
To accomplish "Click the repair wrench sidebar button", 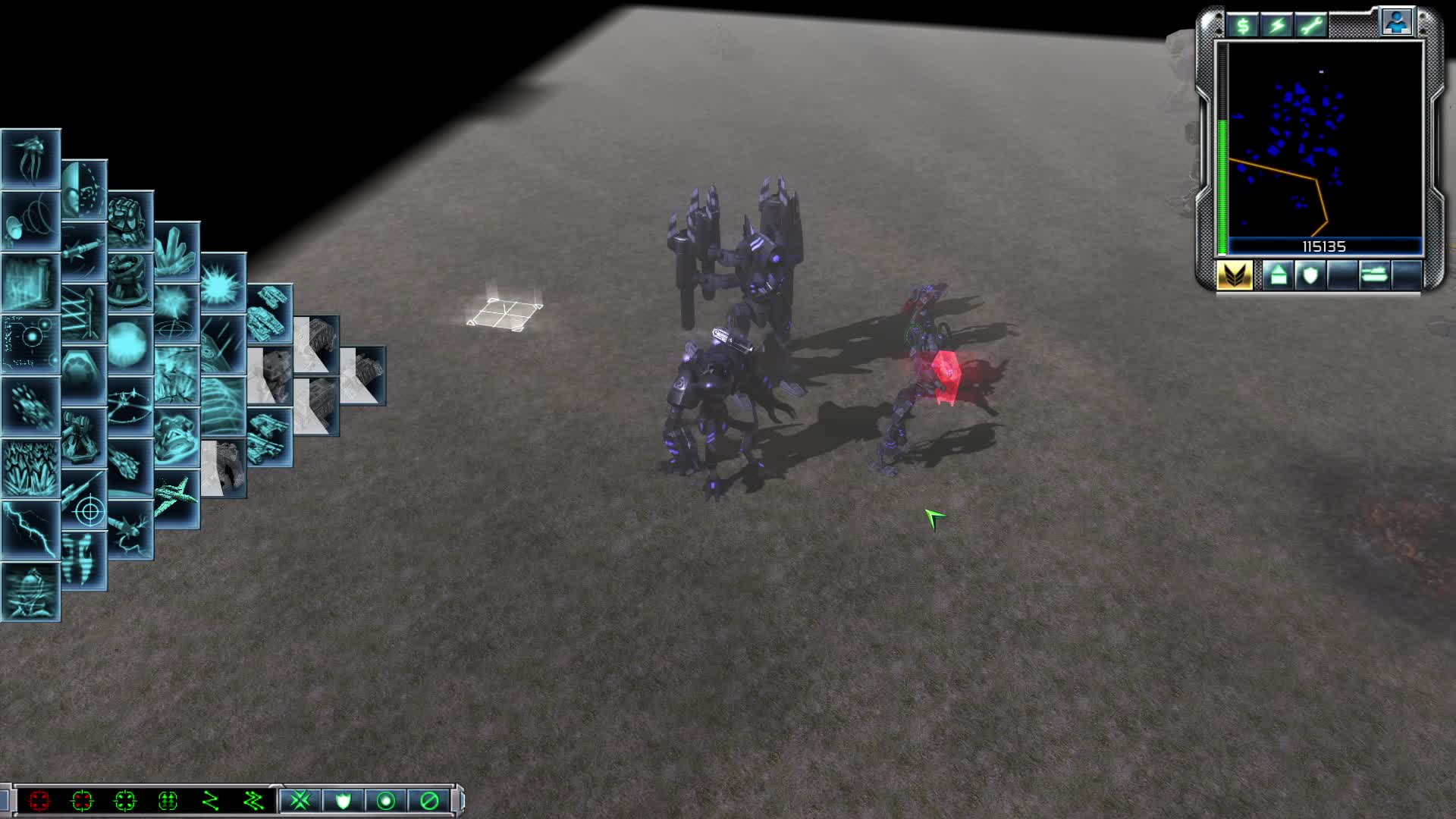I will (1310, 24).
